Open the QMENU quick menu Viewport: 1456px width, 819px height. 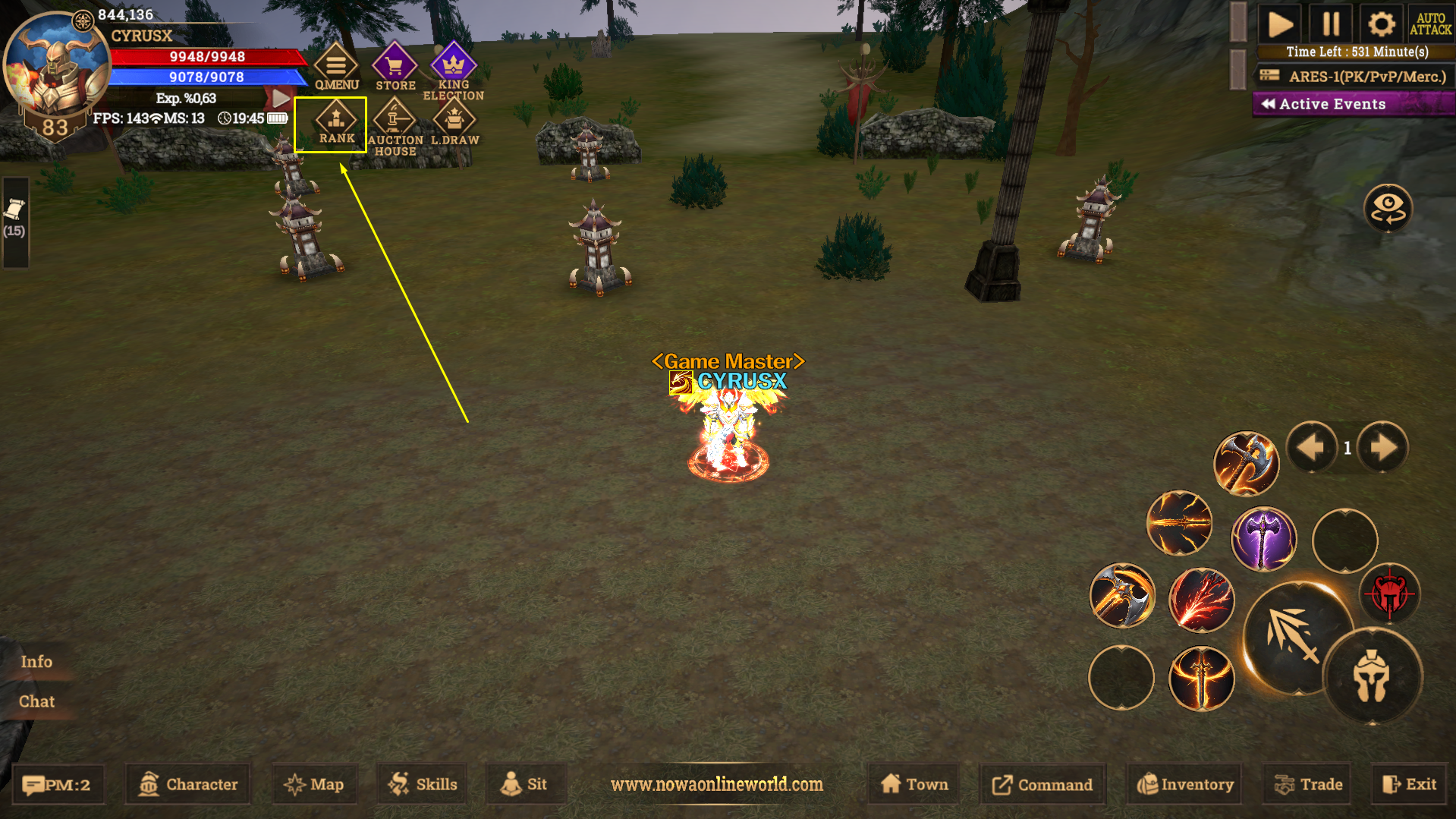click(336, 68)
